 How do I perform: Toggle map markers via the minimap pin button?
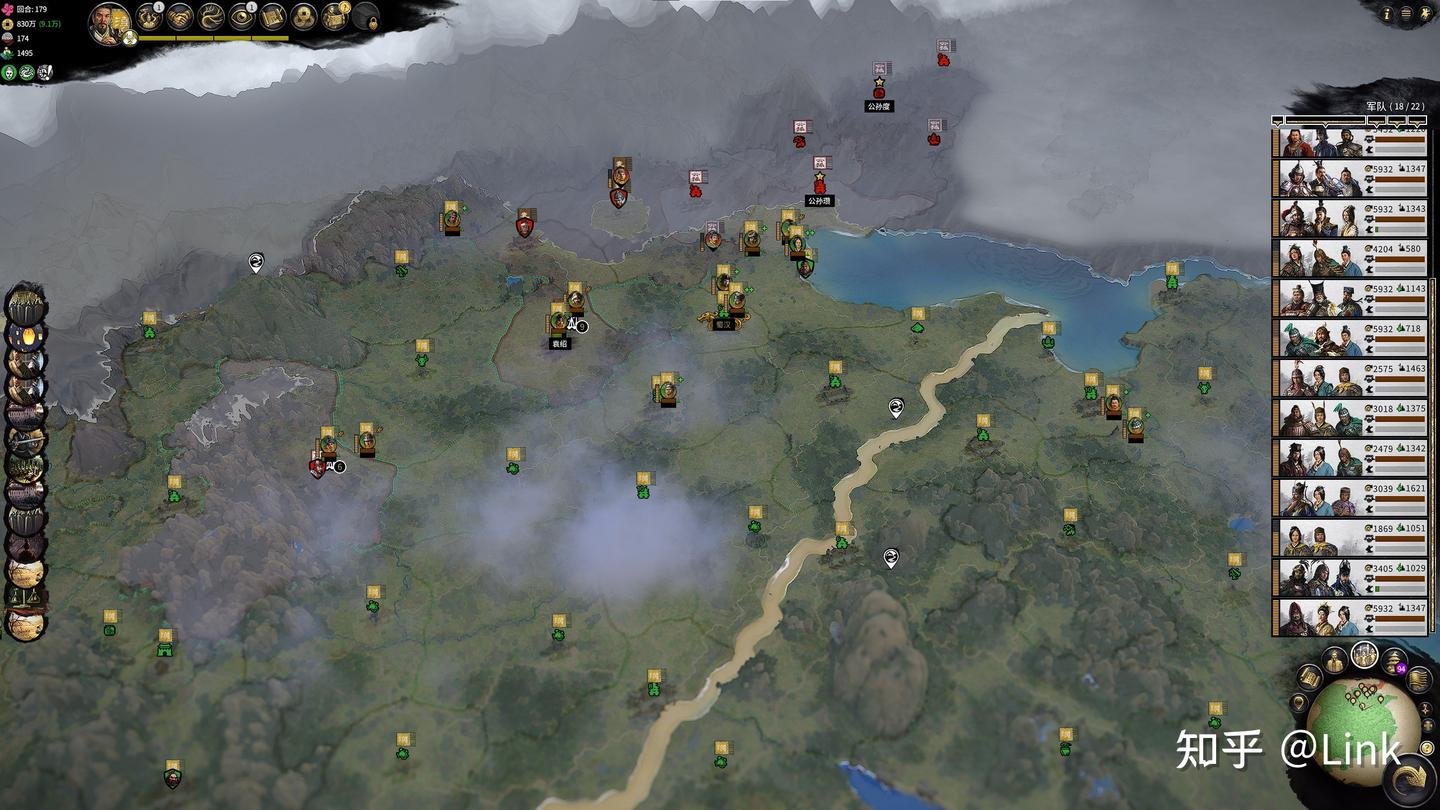pyautogui.click(x=1299, y=703)
